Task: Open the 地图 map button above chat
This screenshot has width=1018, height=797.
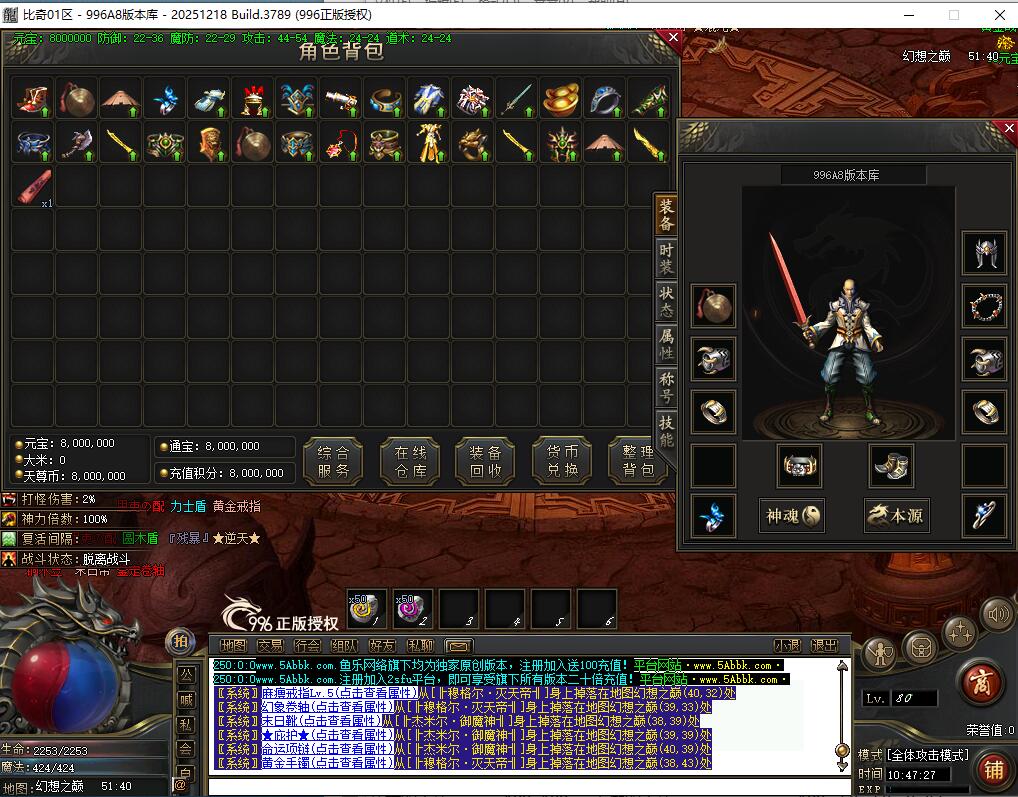Action: pyautogui.click(x=232, y=646)
